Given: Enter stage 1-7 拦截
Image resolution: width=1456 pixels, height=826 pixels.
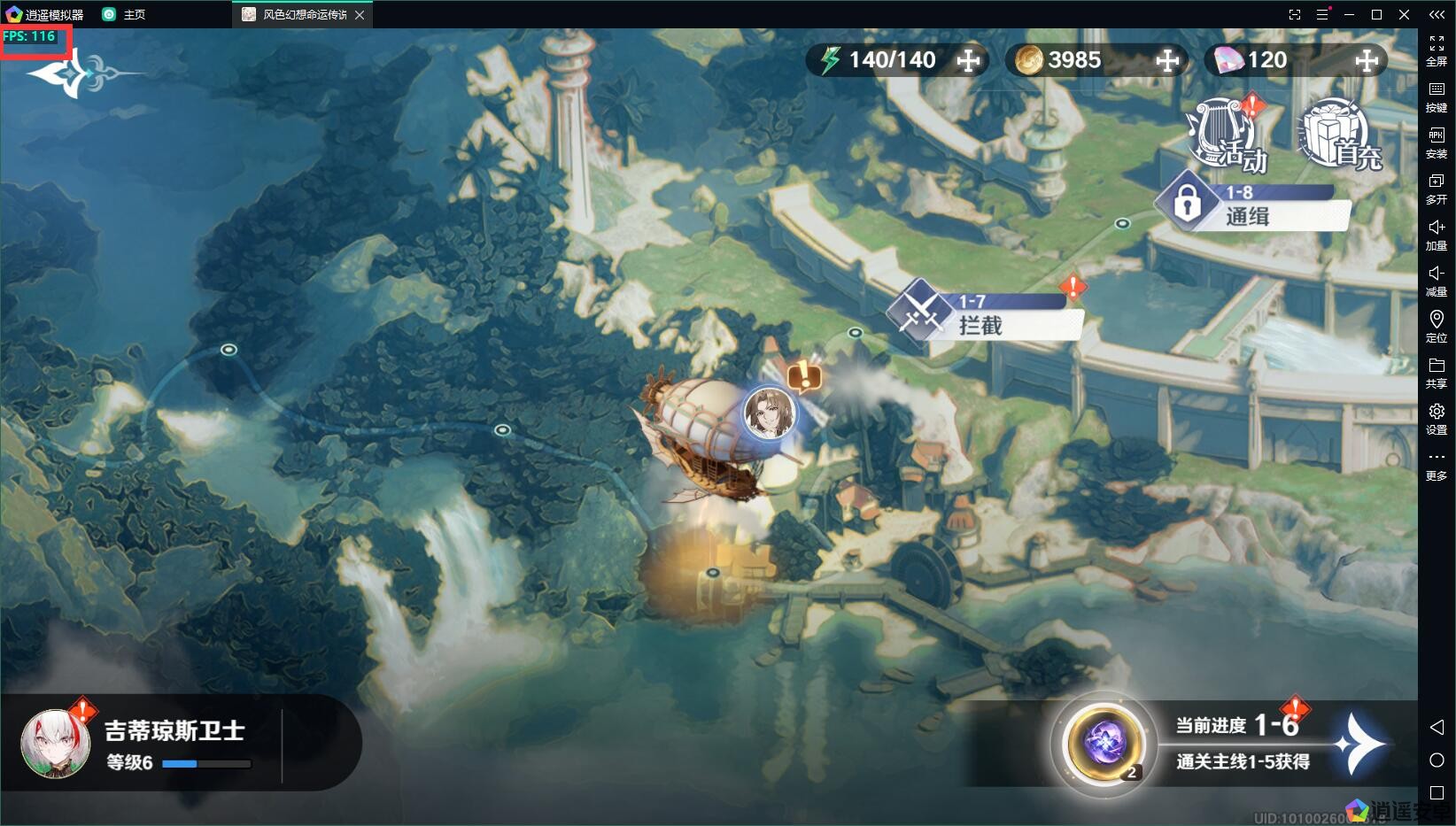Looking at the screenshot, I should point(983,317).
